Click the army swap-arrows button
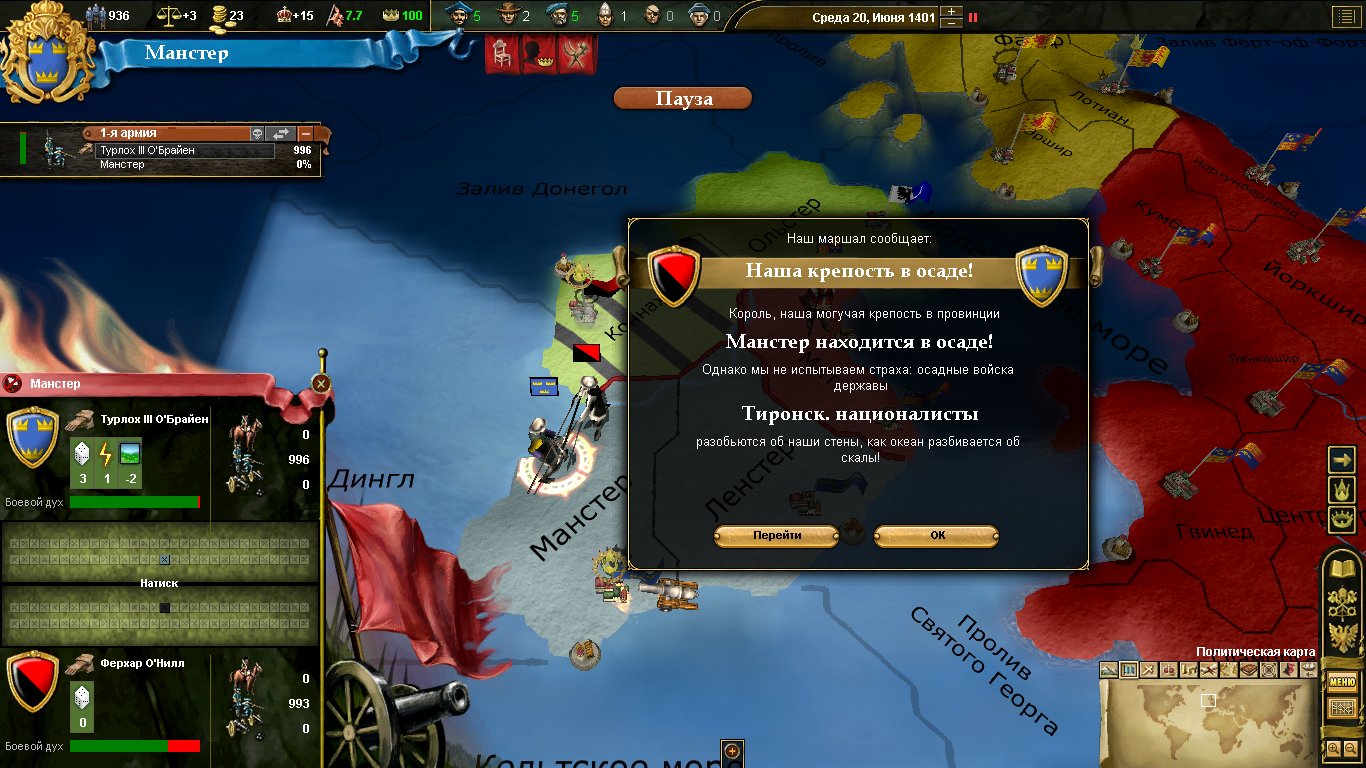 pos(281,134)
